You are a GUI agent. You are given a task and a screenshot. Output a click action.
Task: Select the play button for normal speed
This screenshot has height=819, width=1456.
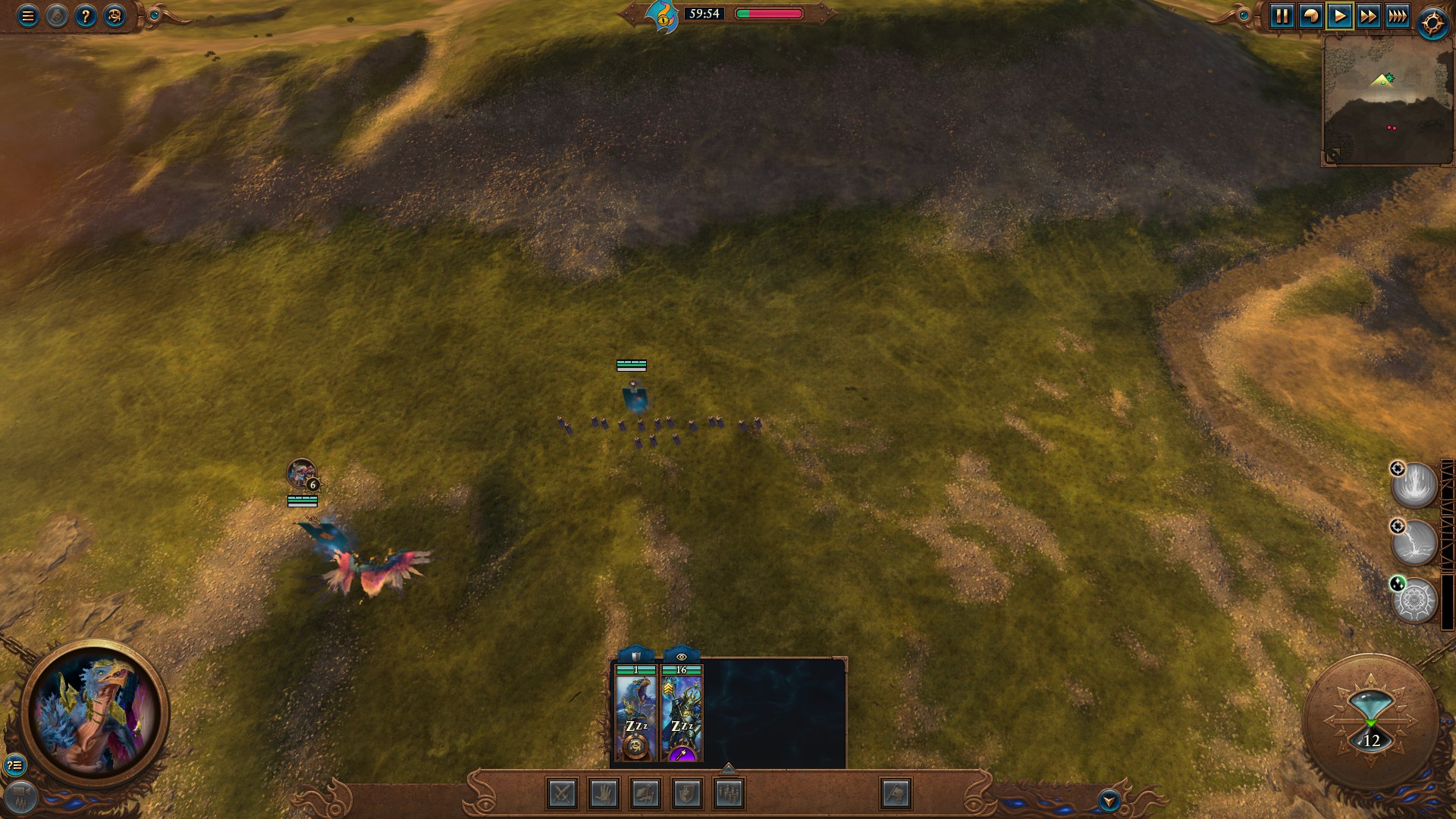point(1338,15)
